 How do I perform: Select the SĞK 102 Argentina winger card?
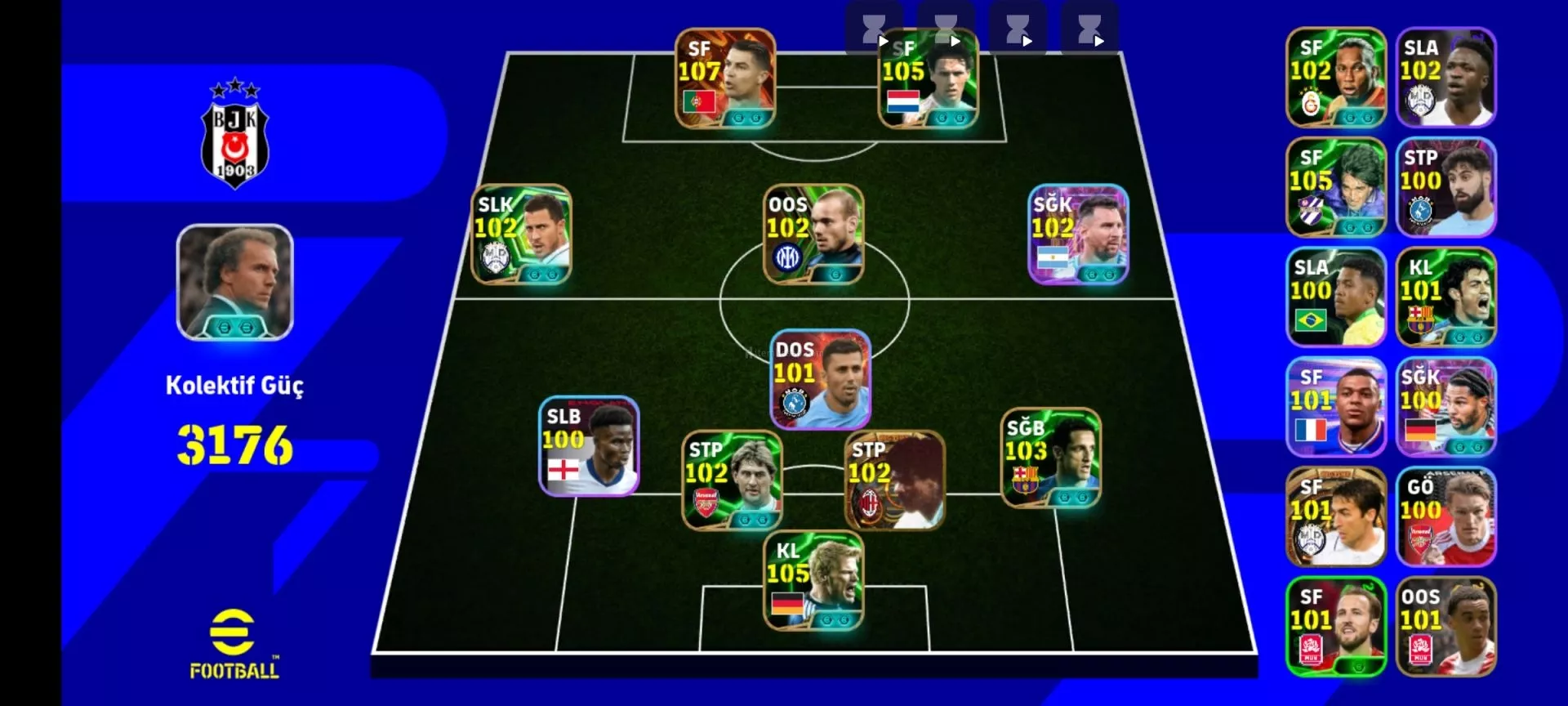pyautogui.click(x=1078, y=235)
